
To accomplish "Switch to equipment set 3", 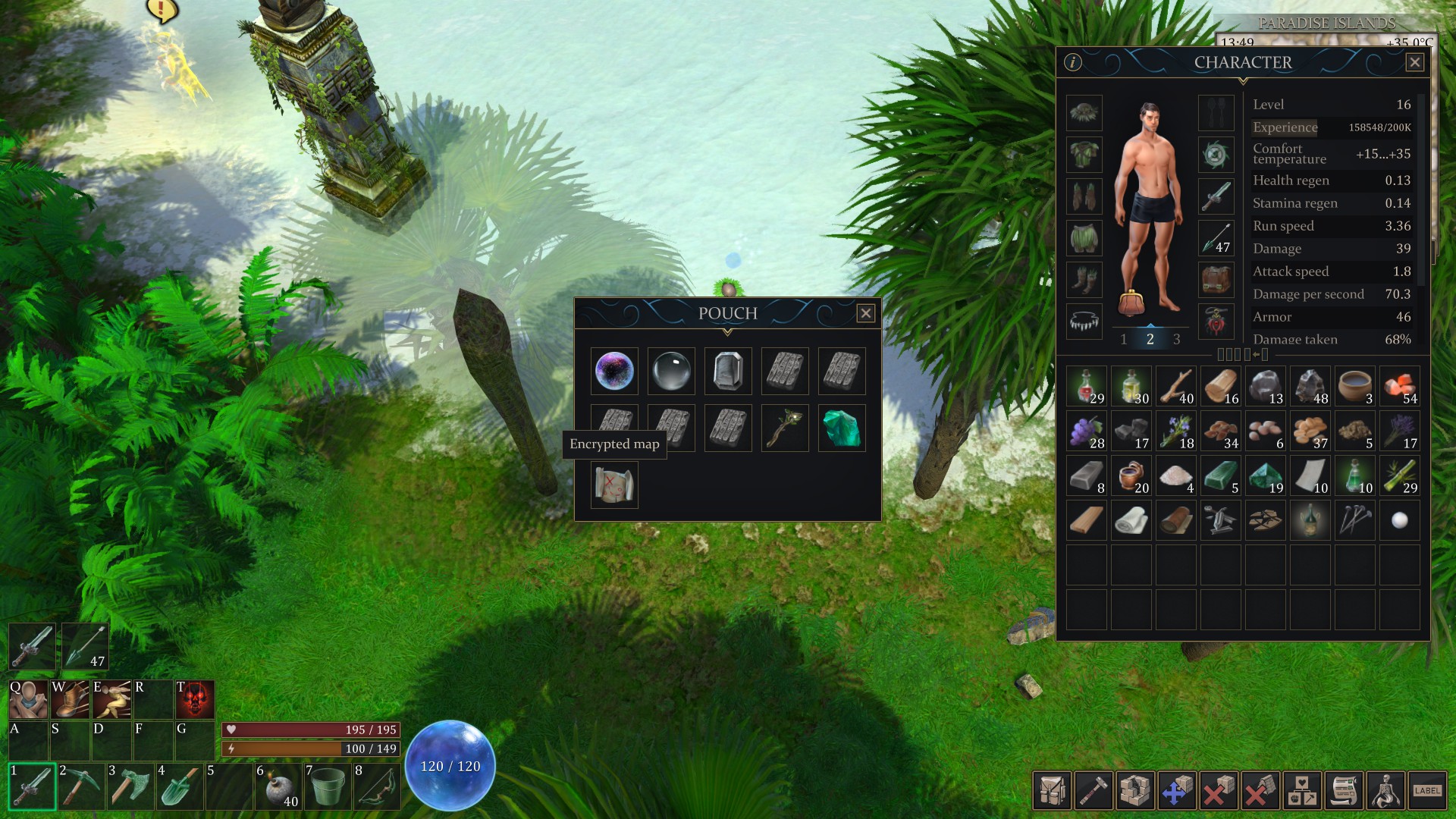I will coord(1176,339).
